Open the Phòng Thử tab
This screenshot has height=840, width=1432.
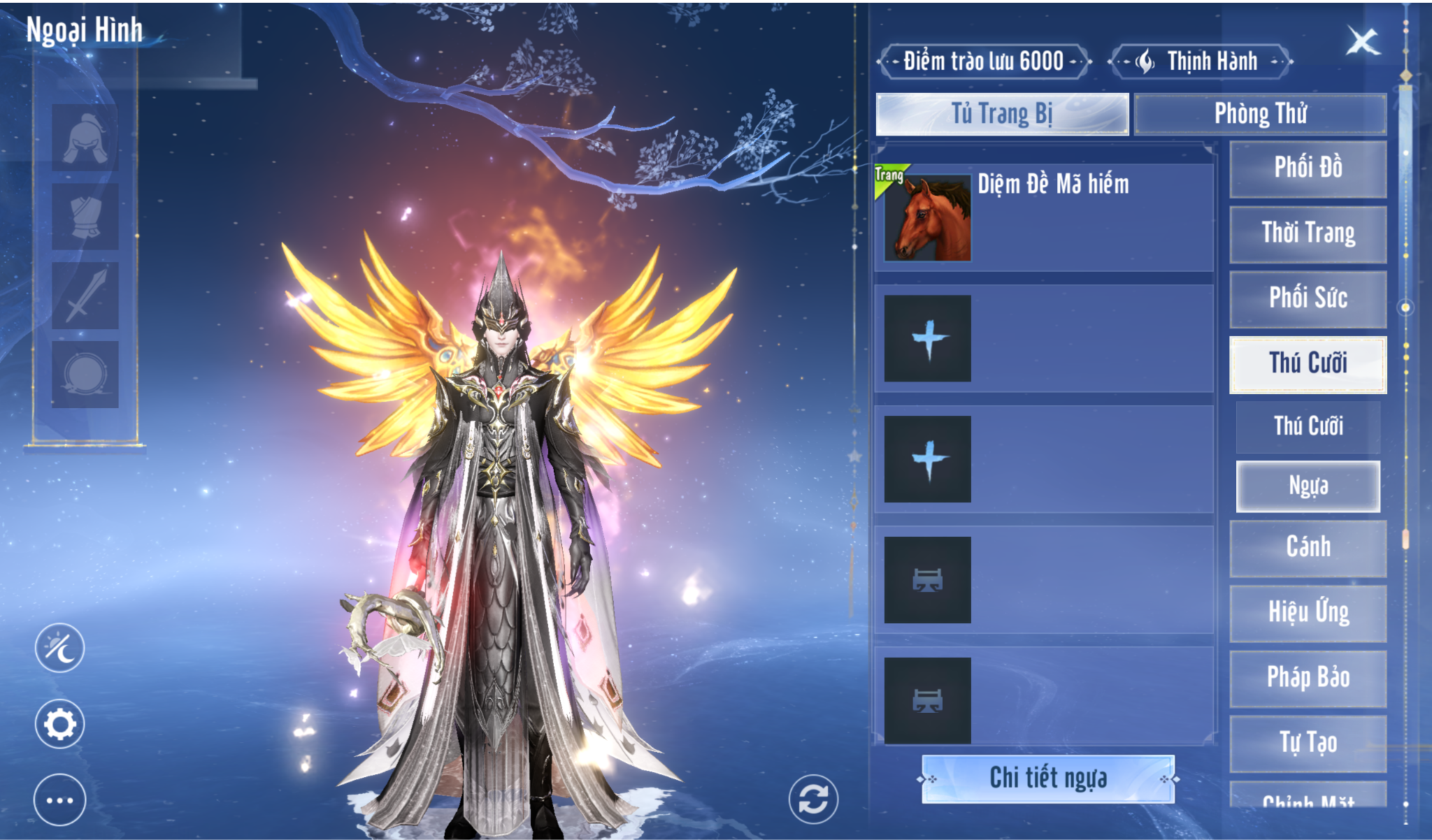1259,114
